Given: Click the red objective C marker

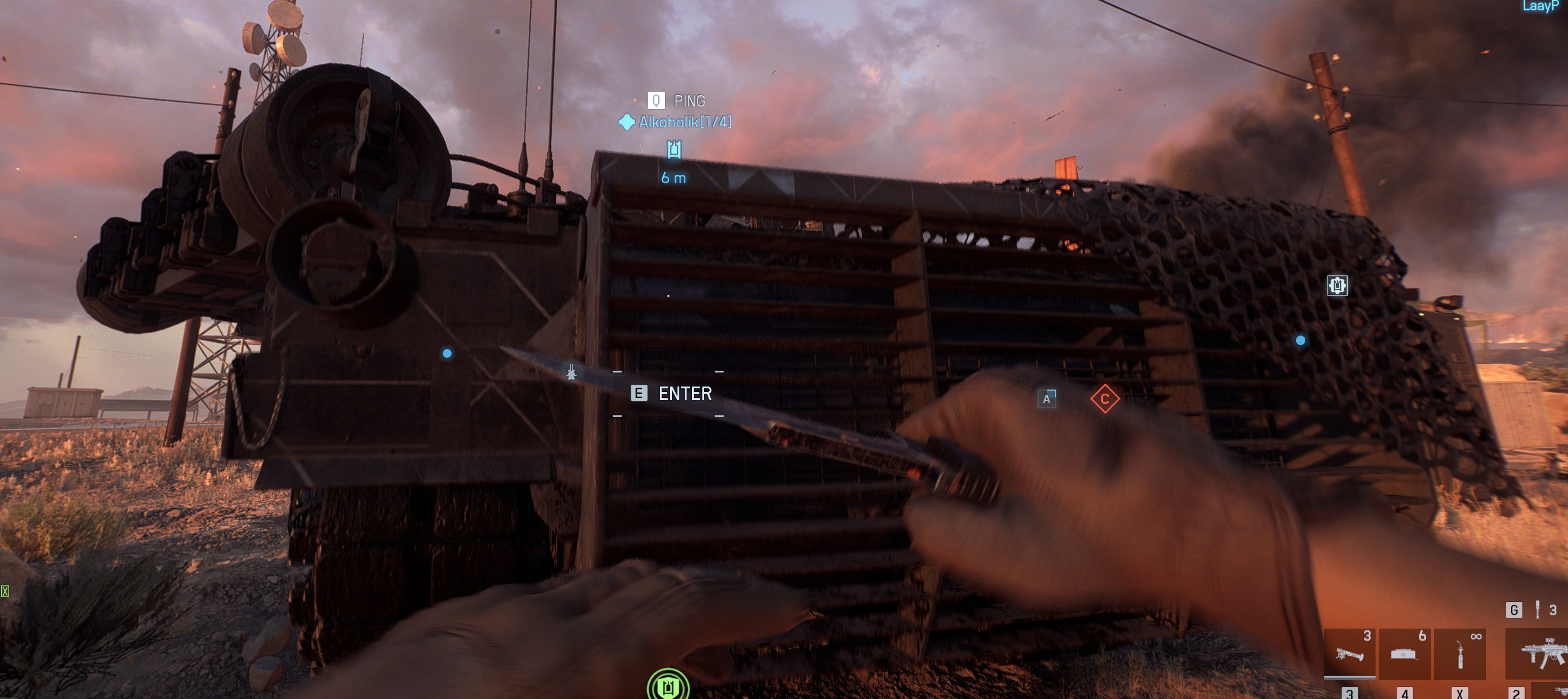Looking at the screenshot, I should click(1104, 399).
